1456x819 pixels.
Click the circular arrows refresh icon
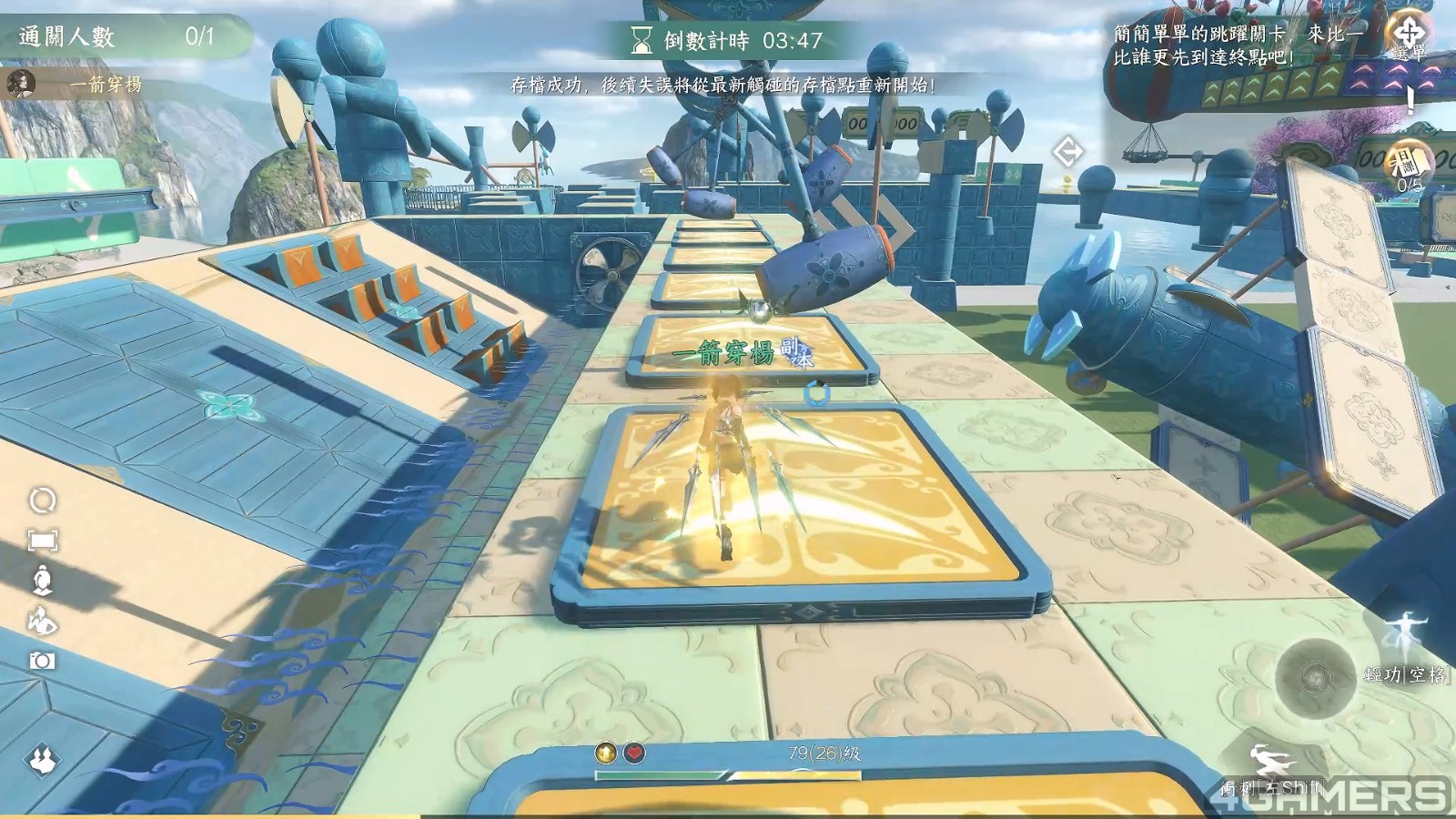[43, 500]
